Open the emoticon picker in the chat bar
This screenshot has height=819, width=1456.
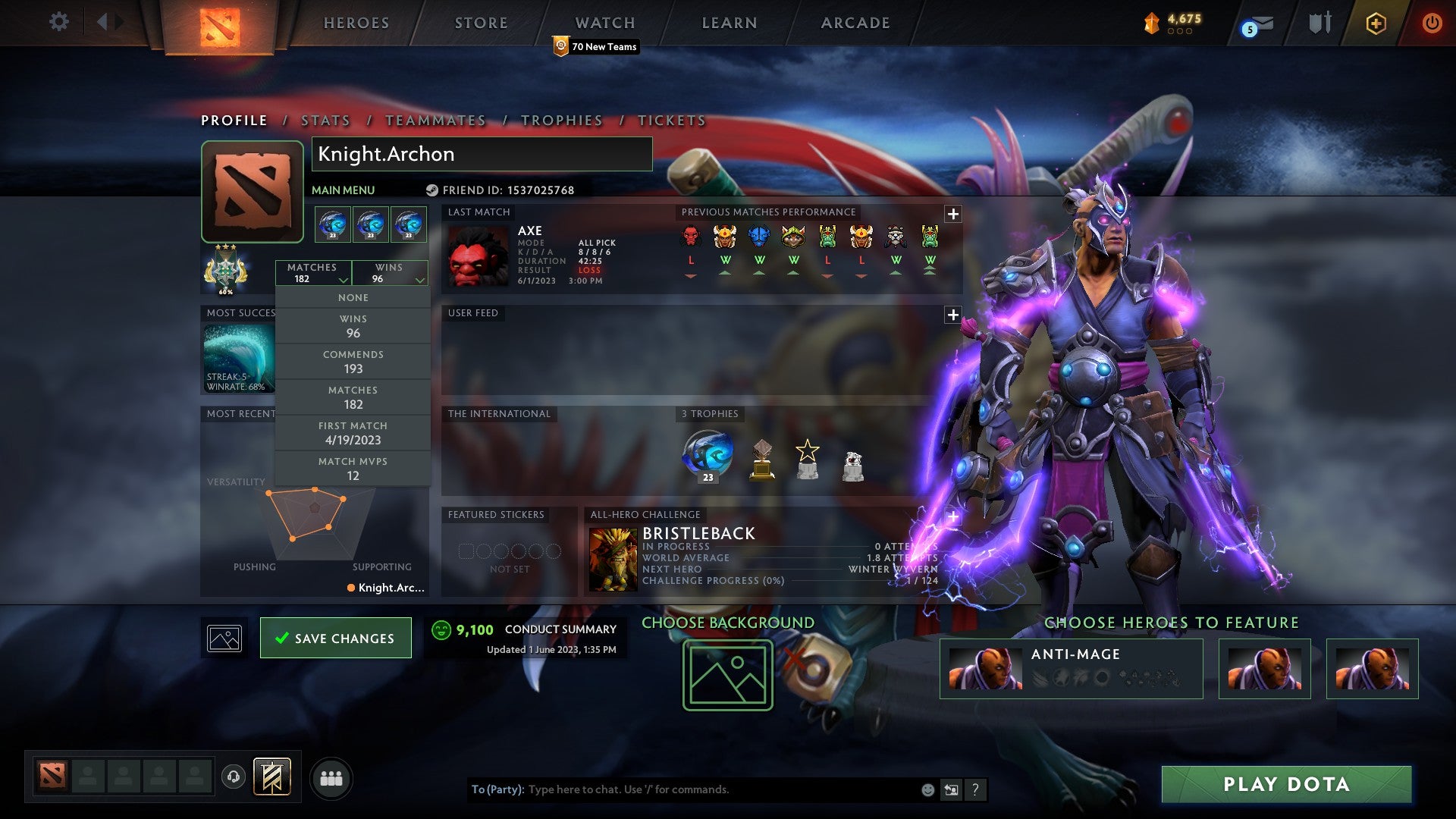(927, 789)
